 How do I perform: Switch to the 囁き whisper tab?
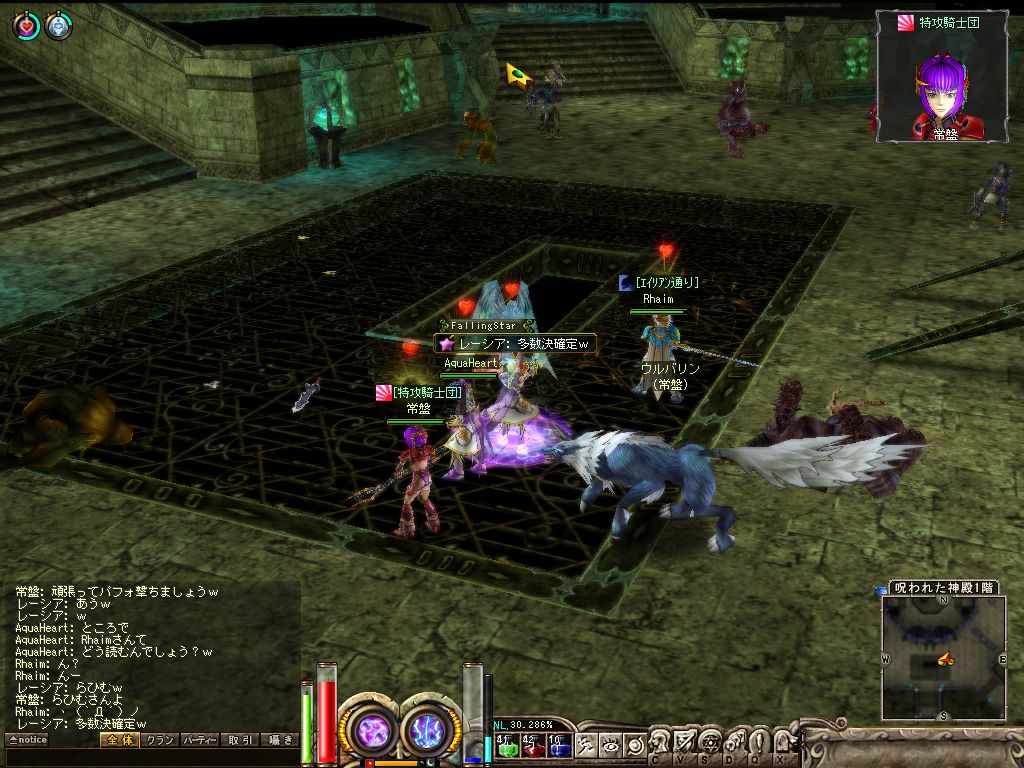click(x=279, y=740)
